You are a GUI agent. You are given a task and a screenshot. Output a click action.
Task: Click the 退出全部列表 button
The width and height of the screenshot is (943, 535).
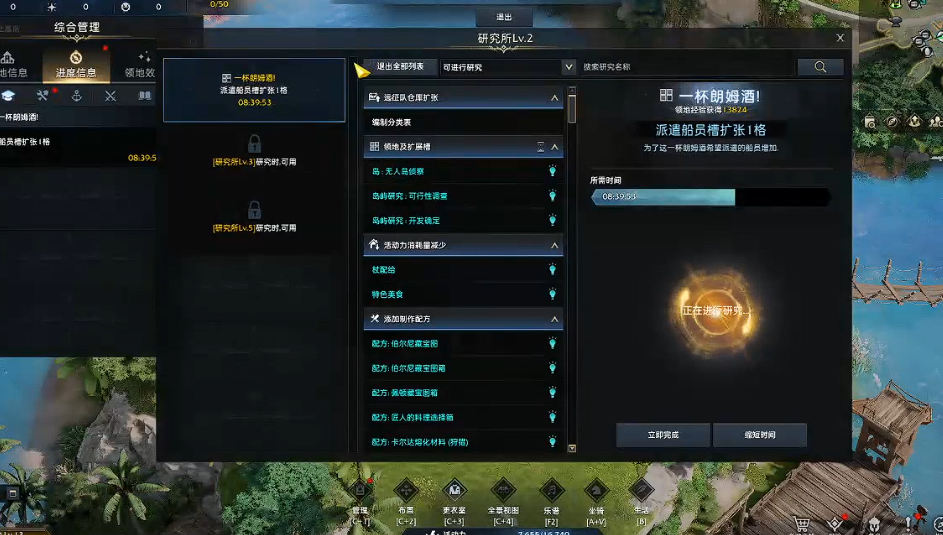pyautogui.click(x=398, y=67)
